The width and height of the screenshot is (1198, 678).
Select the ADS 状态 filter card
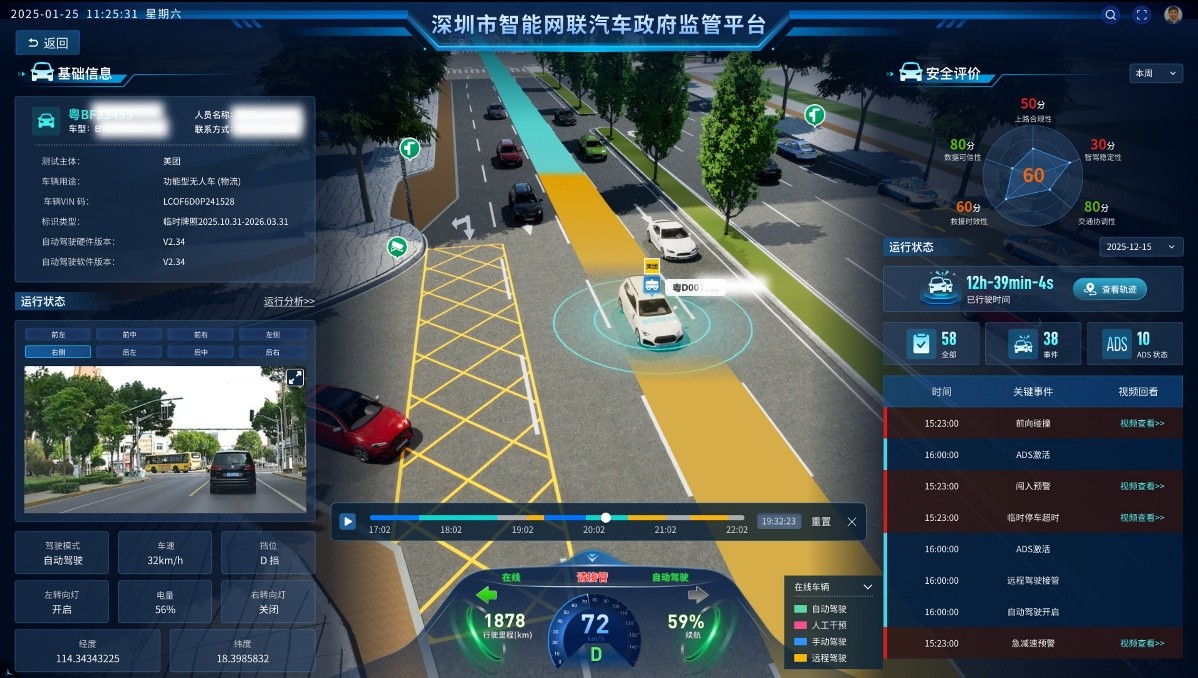point(1134,343)
